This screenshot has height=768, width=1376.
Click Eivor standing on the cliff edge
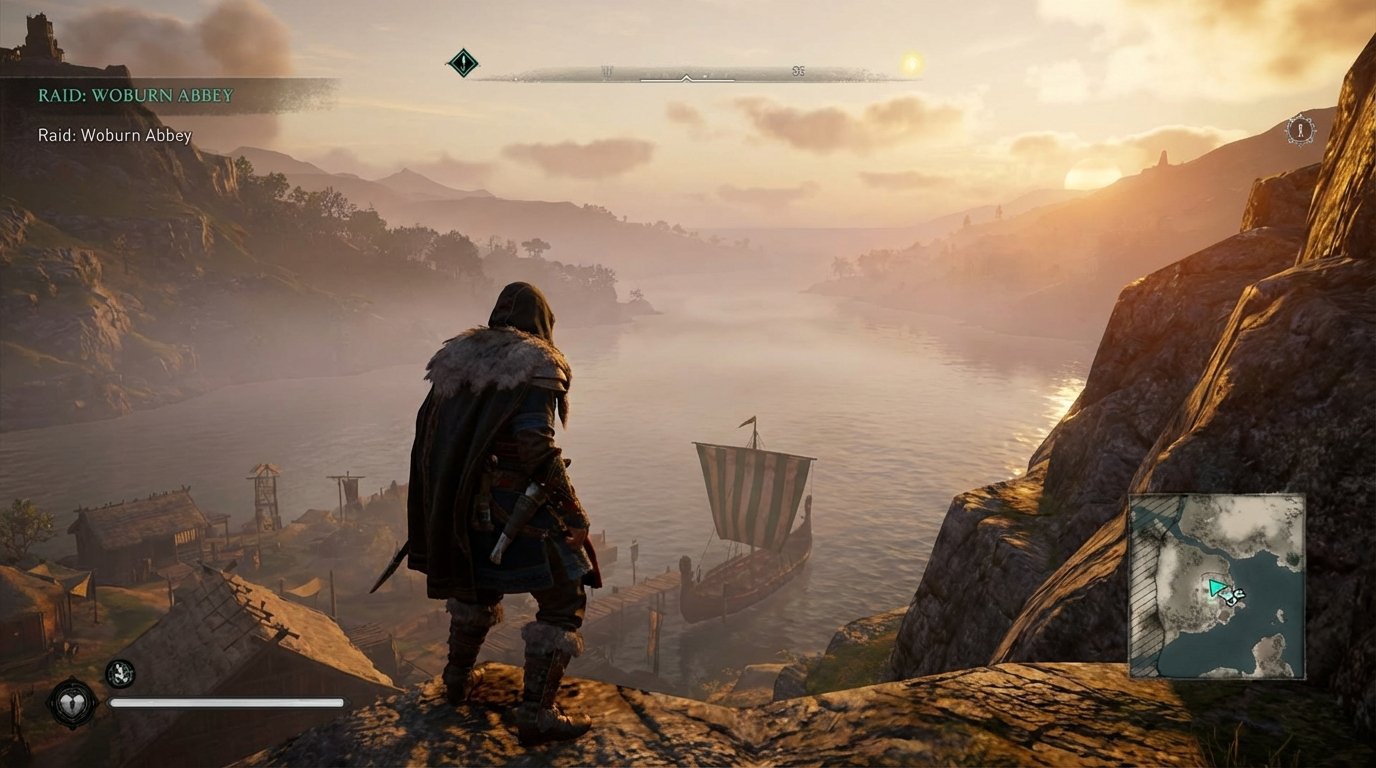500,480
